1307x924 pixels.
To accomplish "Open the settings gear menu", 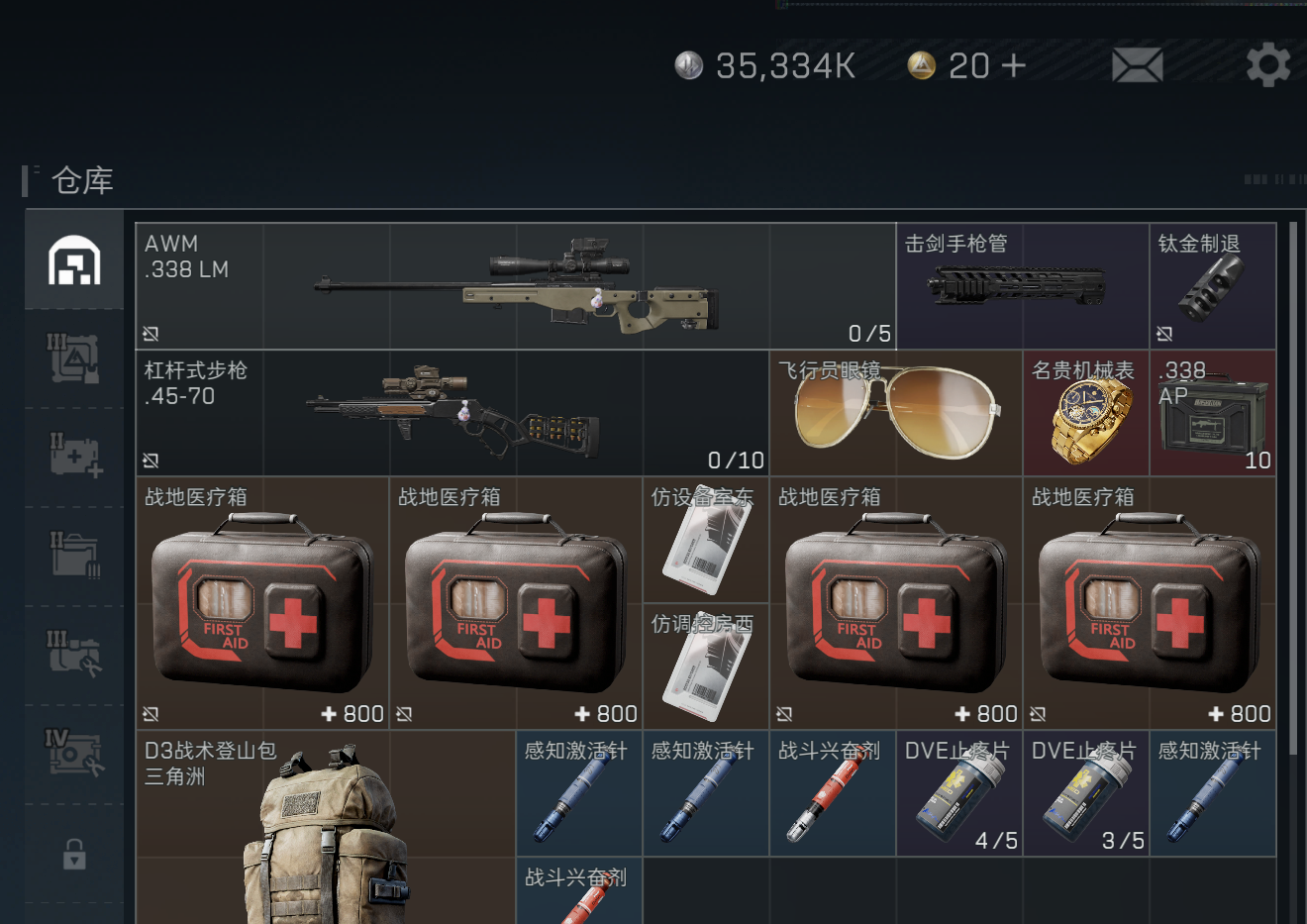I will [1267, 65].
